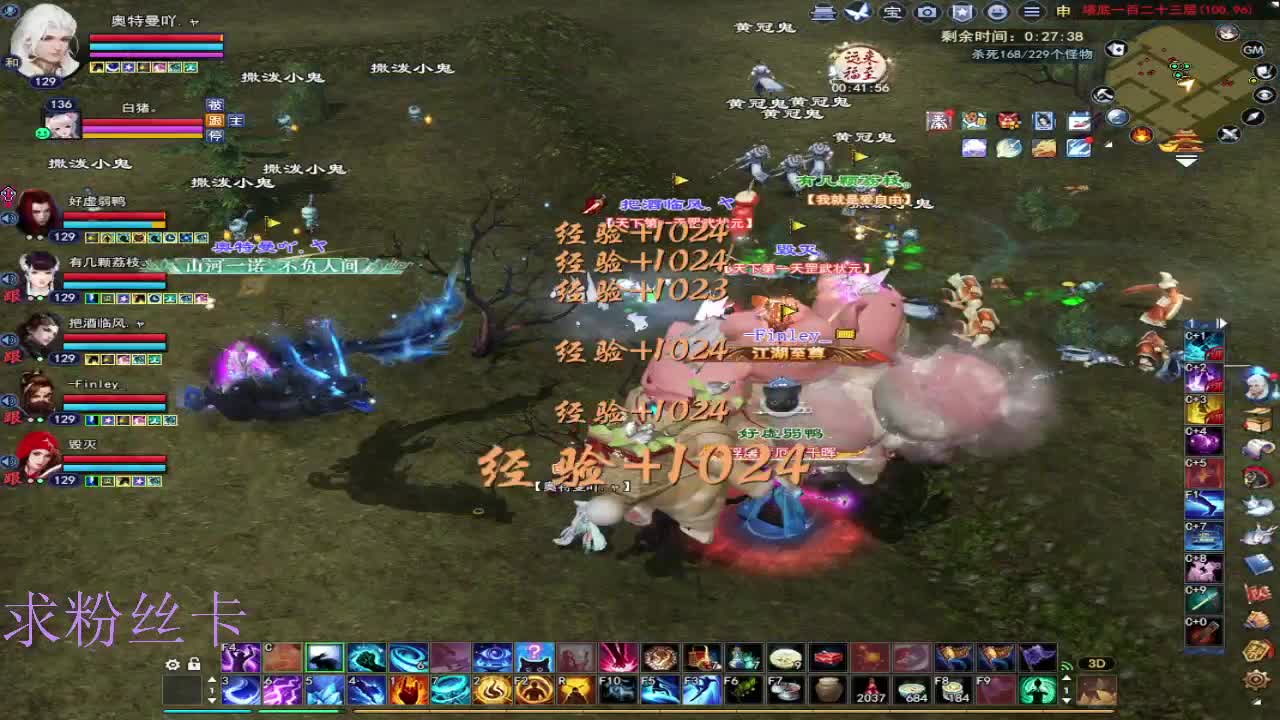Click the GM icon beside the minimap
Image resolution: width=1280 pixels, height=720 pixels.
(1253, 51)
